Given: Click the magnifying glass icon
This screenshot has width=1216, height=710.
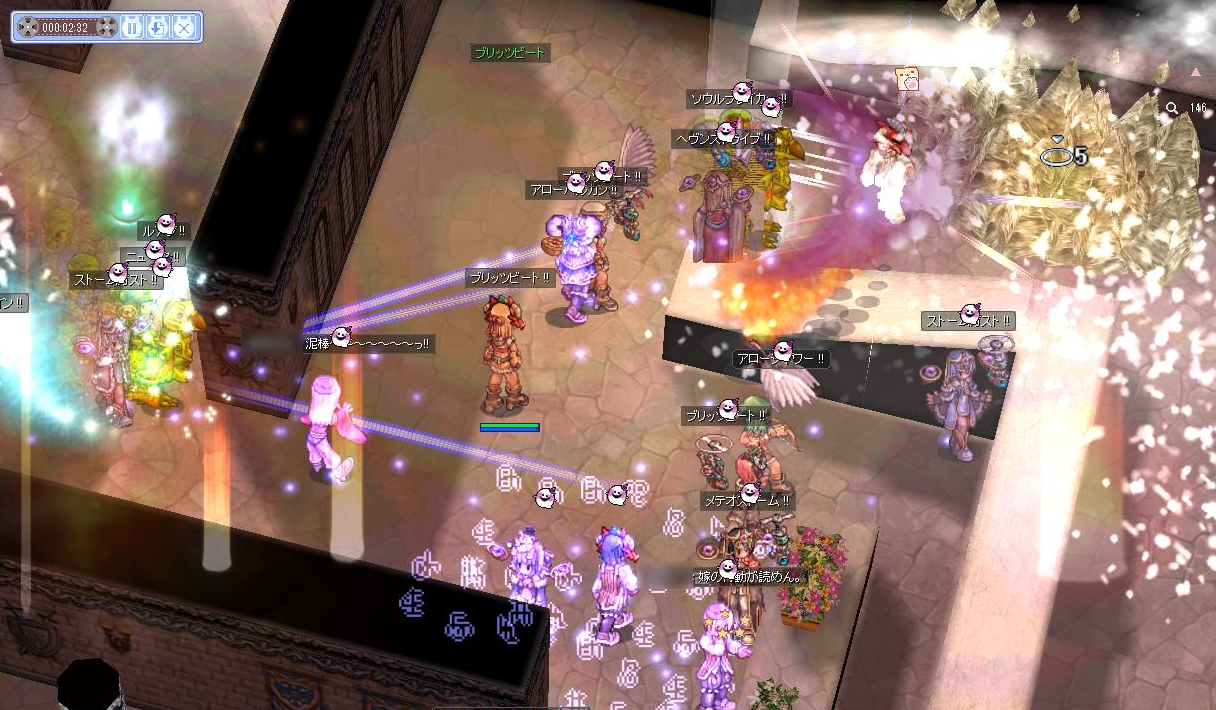Looking at the screenshot, I should (1171, 108).
